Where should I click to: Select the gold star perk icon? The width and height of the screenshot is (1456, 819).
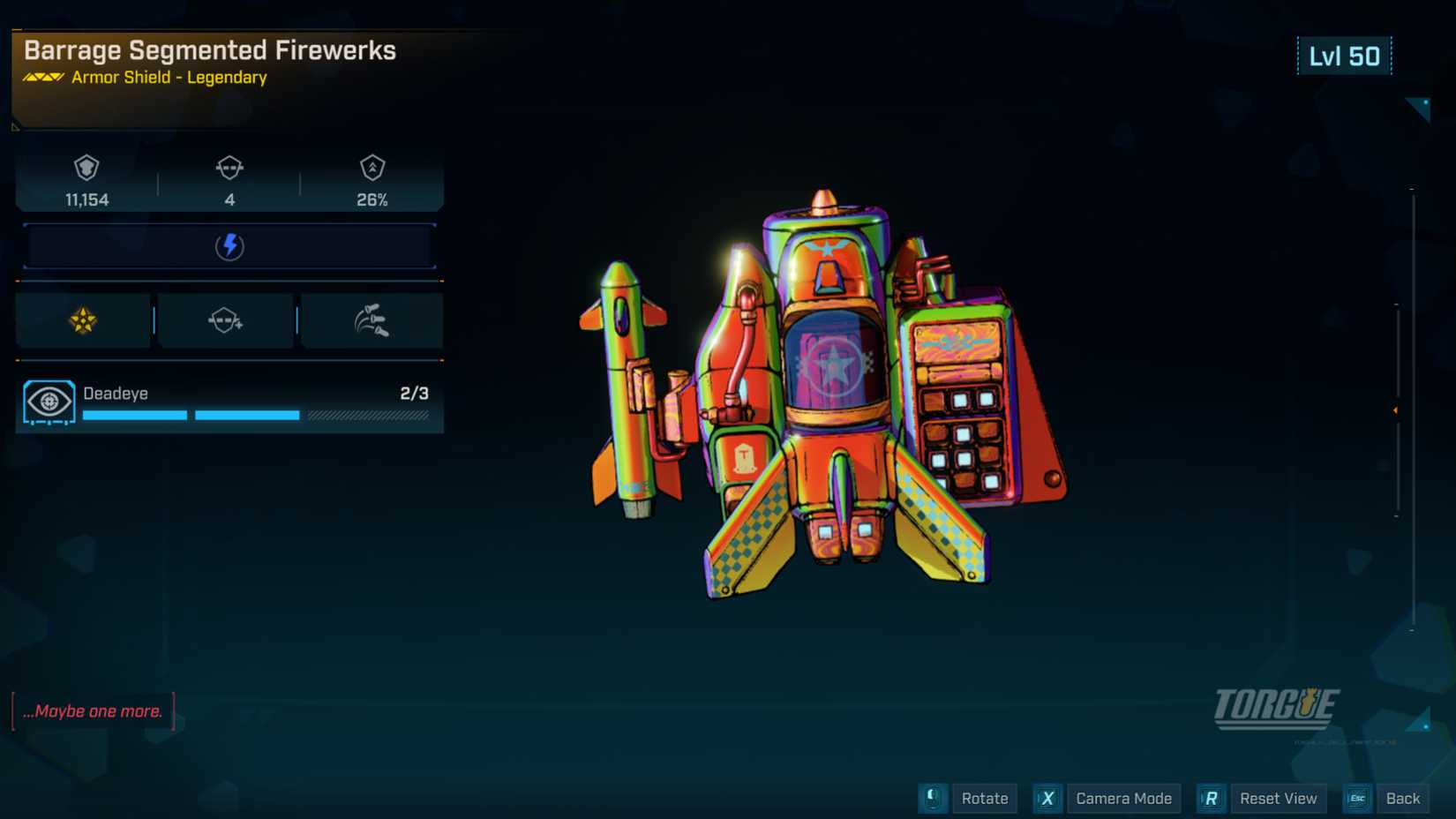point(83,320)
